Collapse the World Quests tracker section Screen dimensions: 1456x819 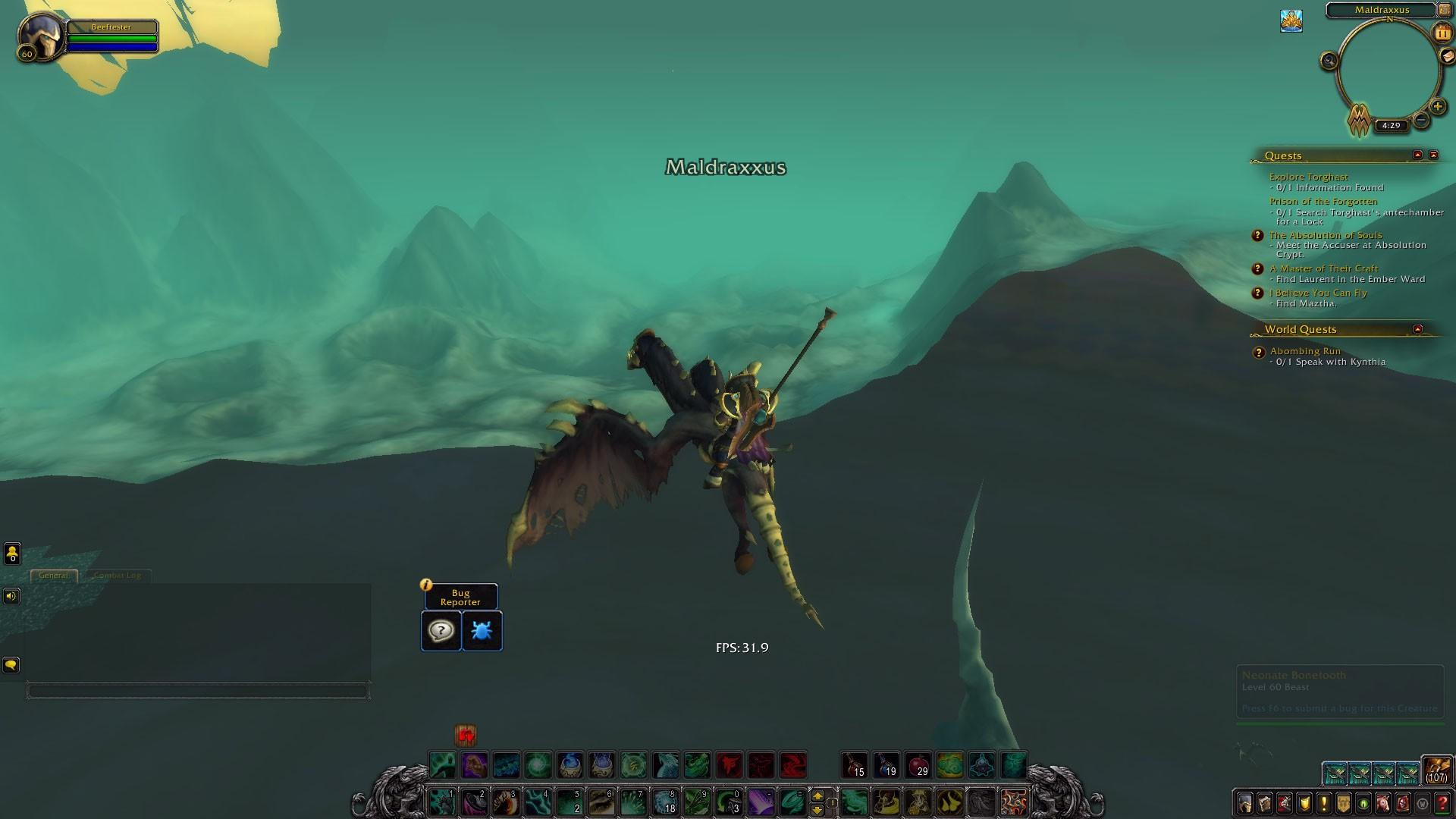click(1417, 329)
